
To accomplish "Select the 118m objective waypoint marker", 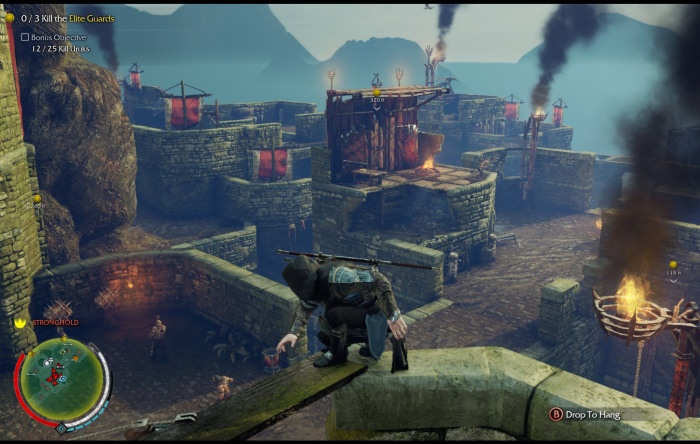I will click(x=673, y=266).
